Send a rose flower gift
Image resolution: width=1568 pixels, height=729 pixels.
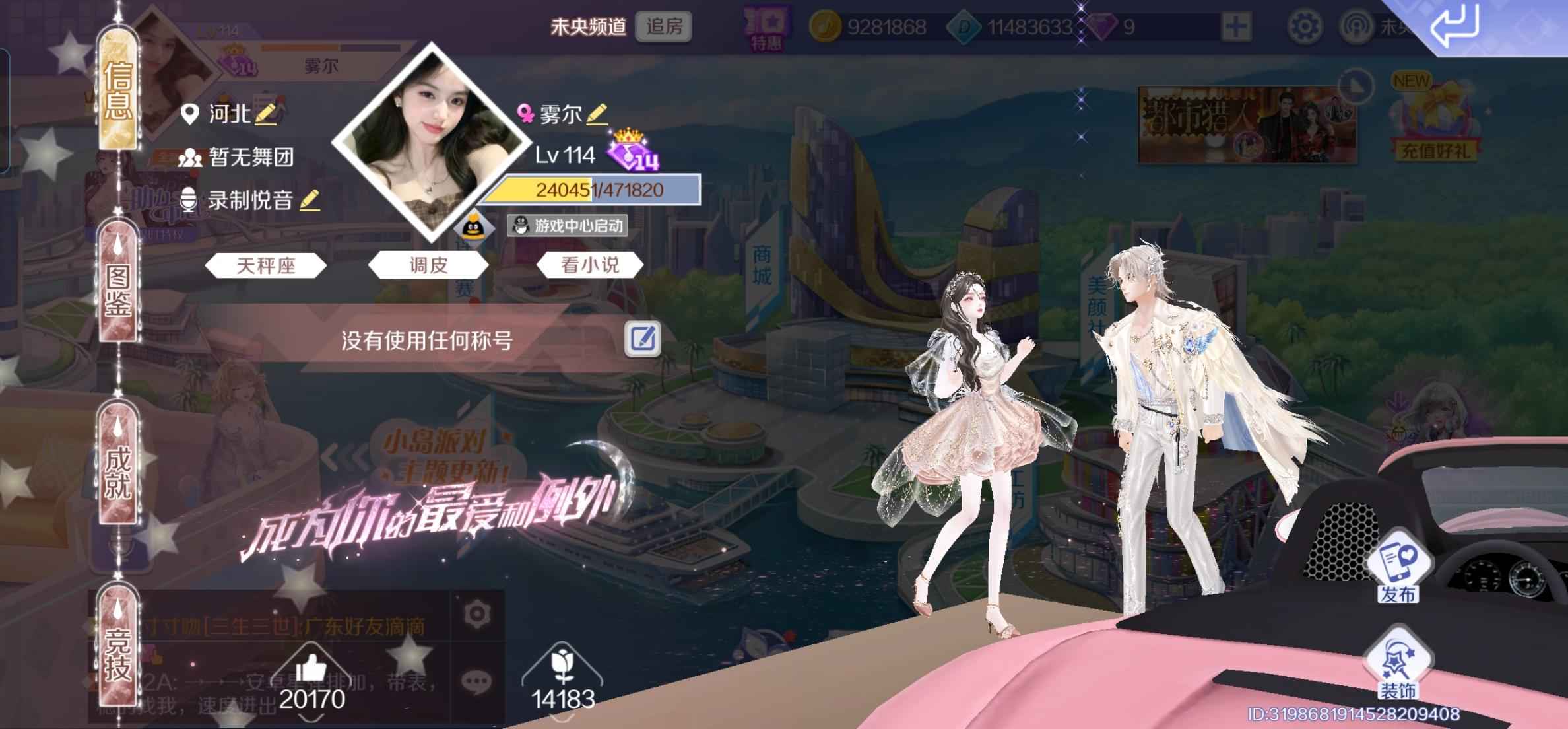[562, 667]
